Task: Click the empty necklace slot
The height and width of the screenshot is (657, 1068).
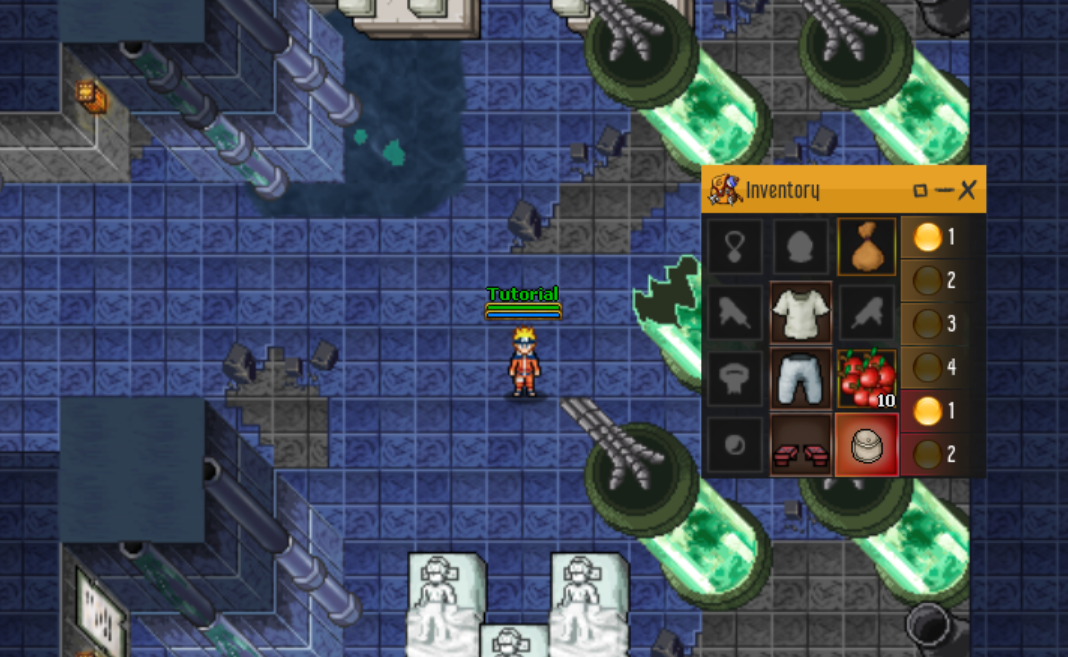Action: pos(735,247)
